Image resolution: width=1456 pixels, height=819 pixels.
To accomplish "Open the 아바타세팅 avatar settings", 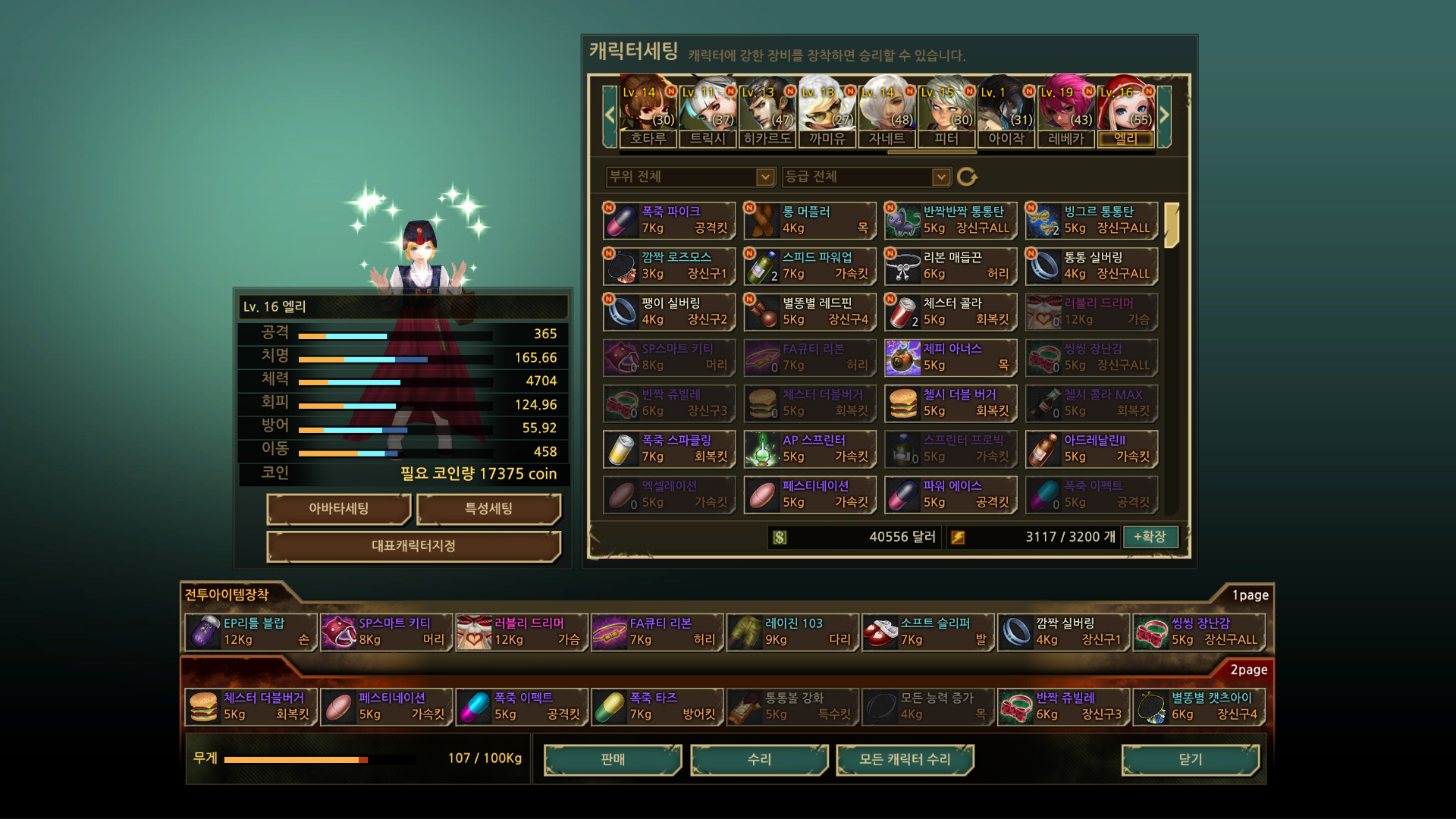I will pyautogui.click(x=338, y=509).
